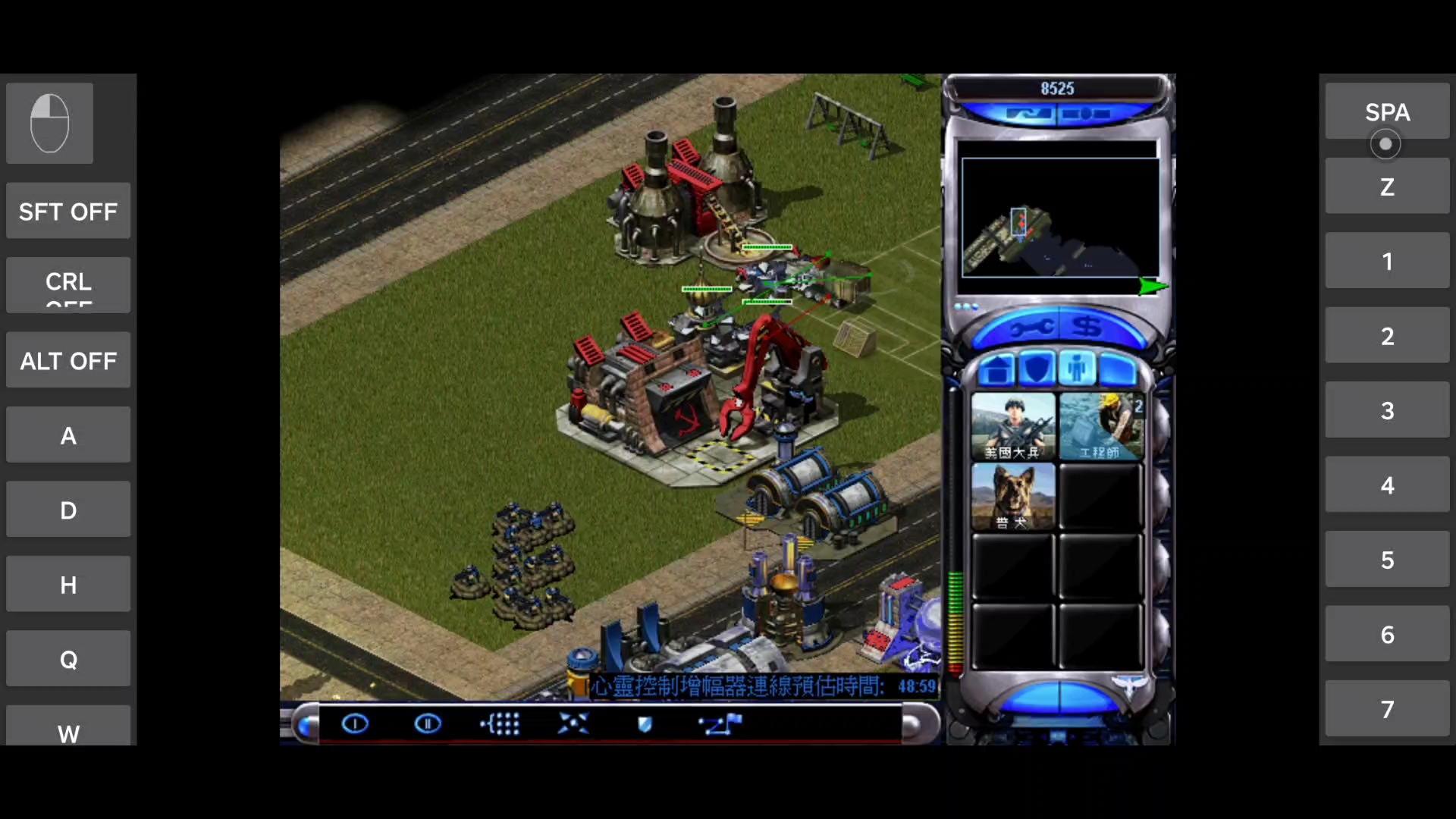
Task: Queue a GI (美國大兵) infantry unit
Action: (x=1012, y=425)
